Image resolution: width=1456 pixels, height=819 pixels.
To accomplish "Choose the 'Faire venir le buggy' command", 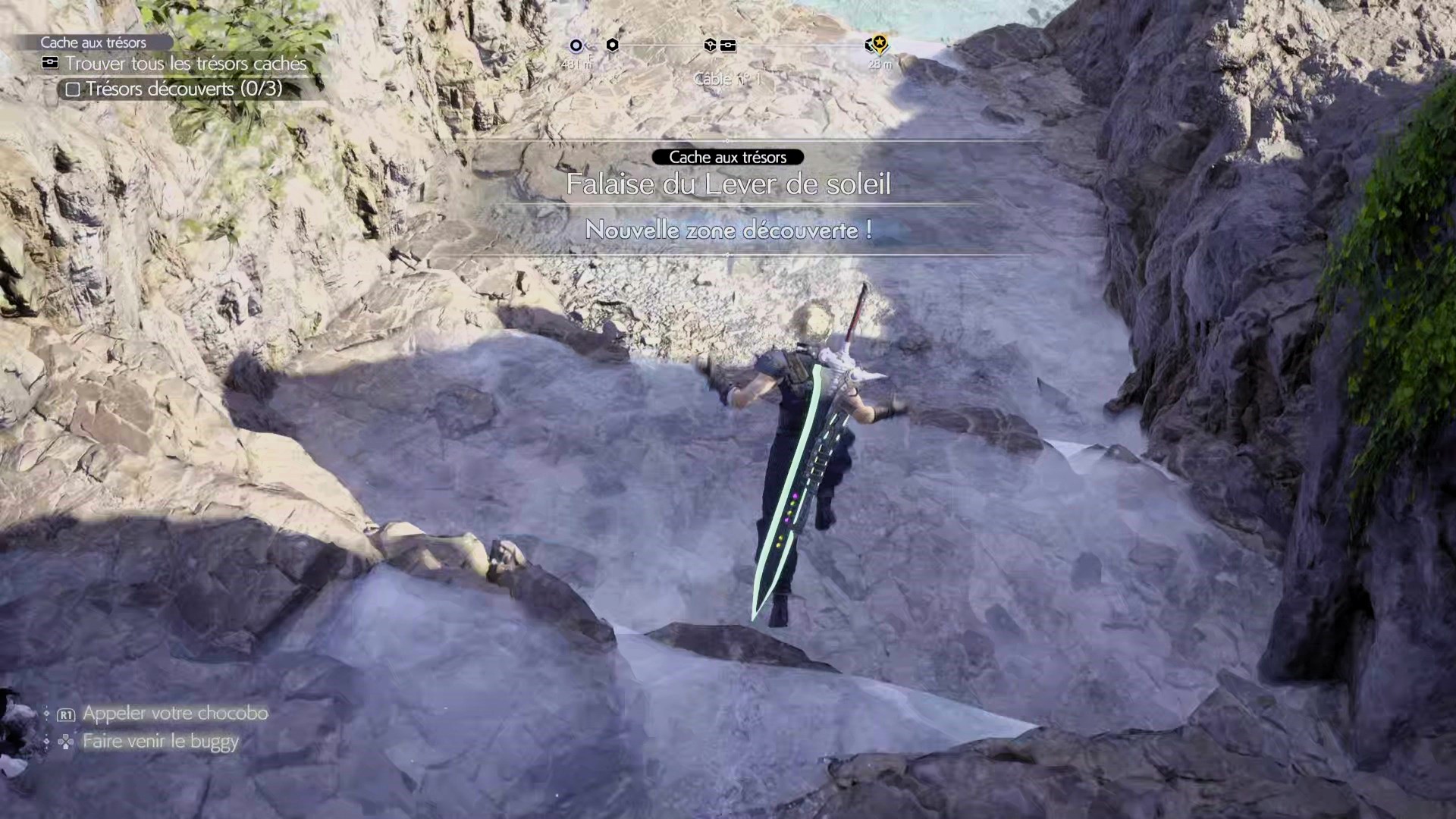I will 160,741.
